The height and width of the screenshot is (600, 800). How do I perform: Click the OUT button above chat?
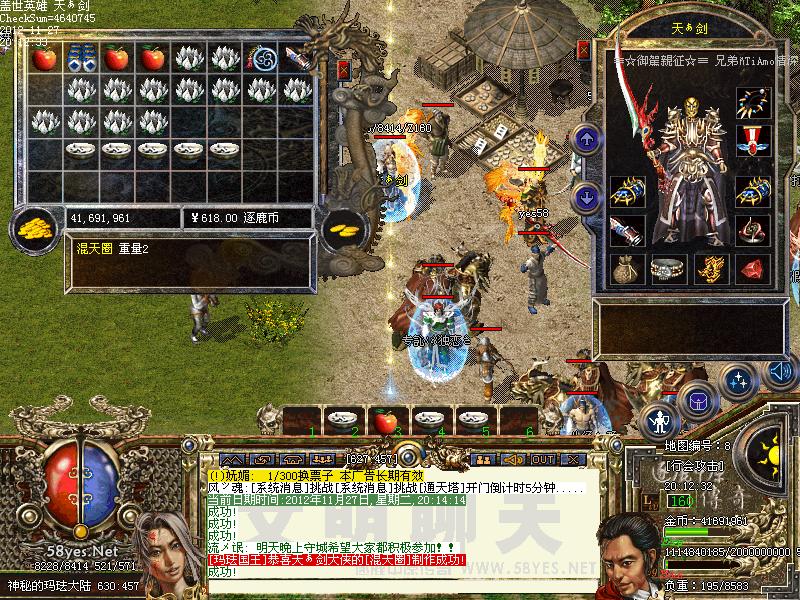pos(543,459)
